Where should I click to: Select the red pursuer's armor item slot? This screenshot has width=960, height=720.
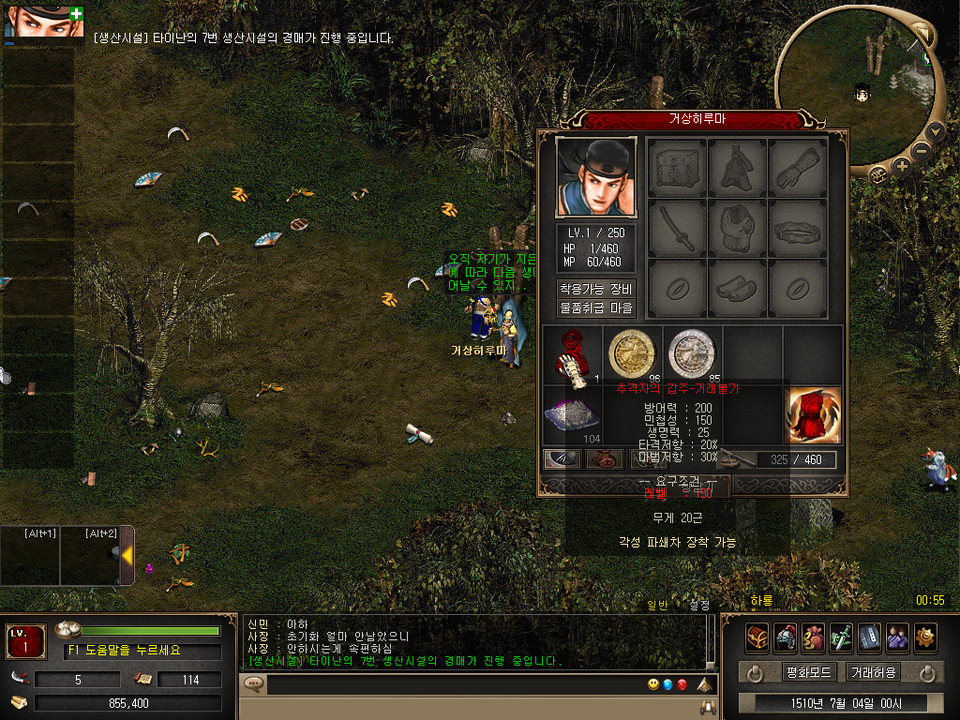pyautogui.click(x=814, y=415)
